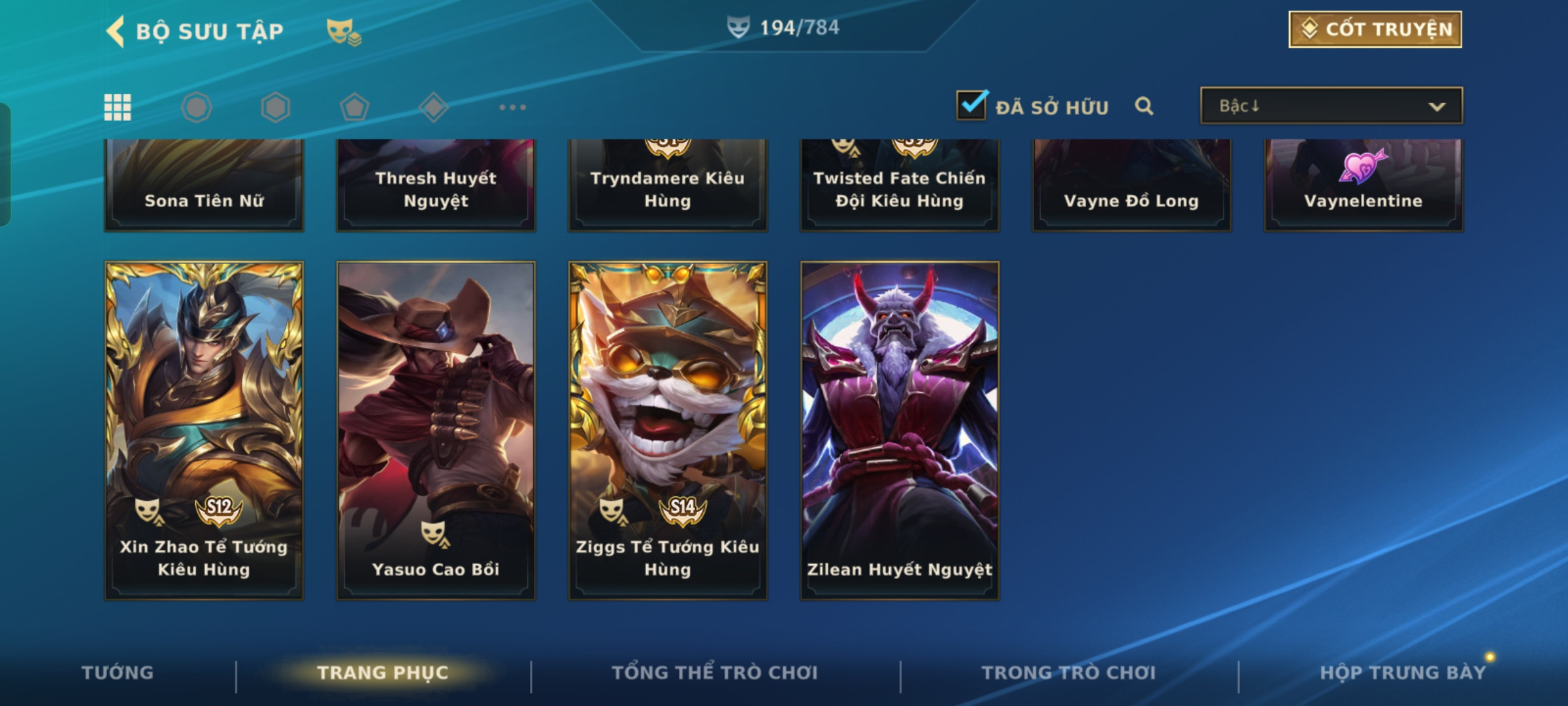1568x706 pixels.
Task: Choose the Yasuo Cao Bồi skin card
Action: 436,430
